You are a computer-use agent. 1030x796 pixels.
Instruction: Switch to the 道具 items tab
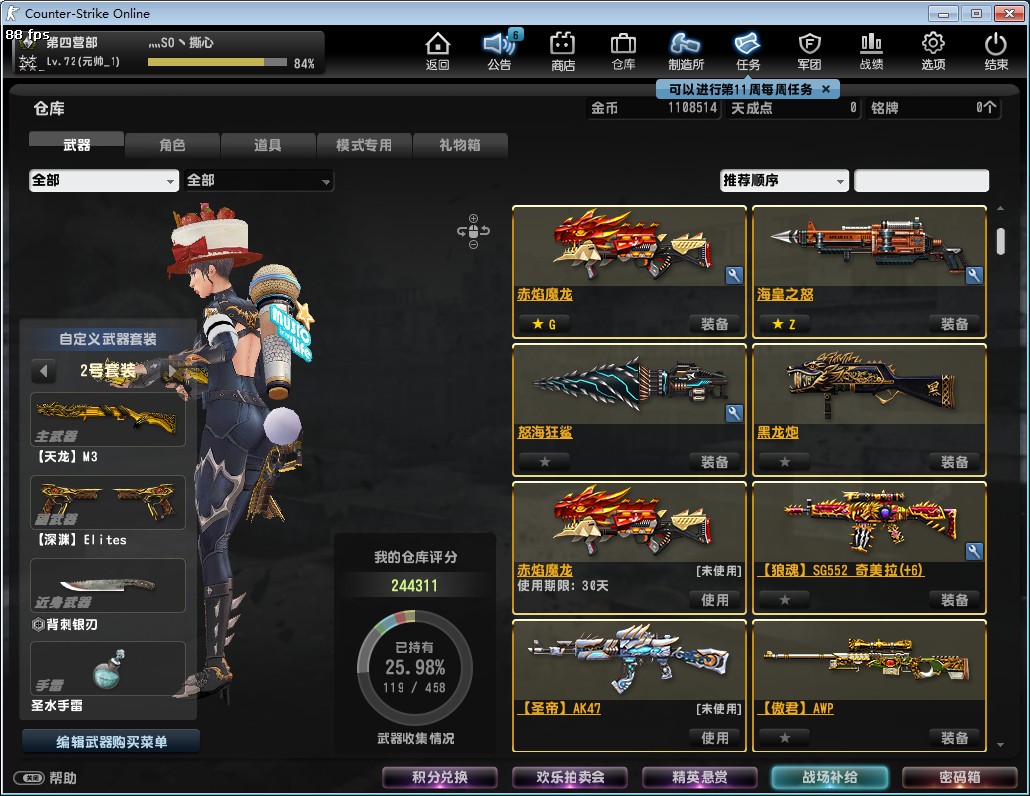(x=267, y=145)
